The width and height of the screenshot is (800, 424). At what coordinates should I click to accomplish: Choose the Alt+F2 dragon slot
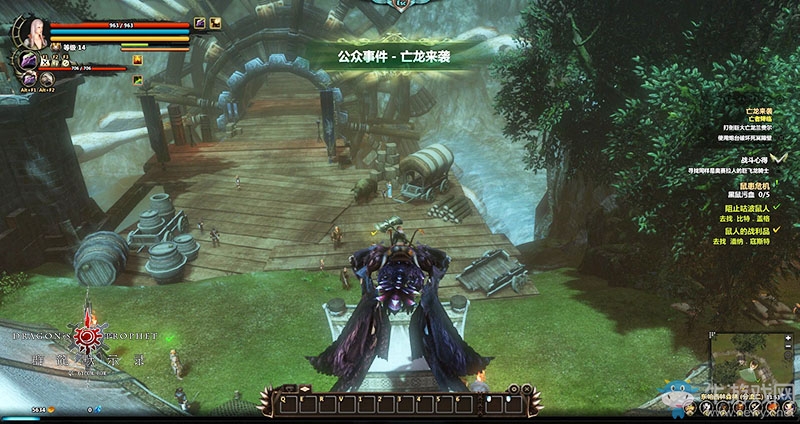pos(46,78)
